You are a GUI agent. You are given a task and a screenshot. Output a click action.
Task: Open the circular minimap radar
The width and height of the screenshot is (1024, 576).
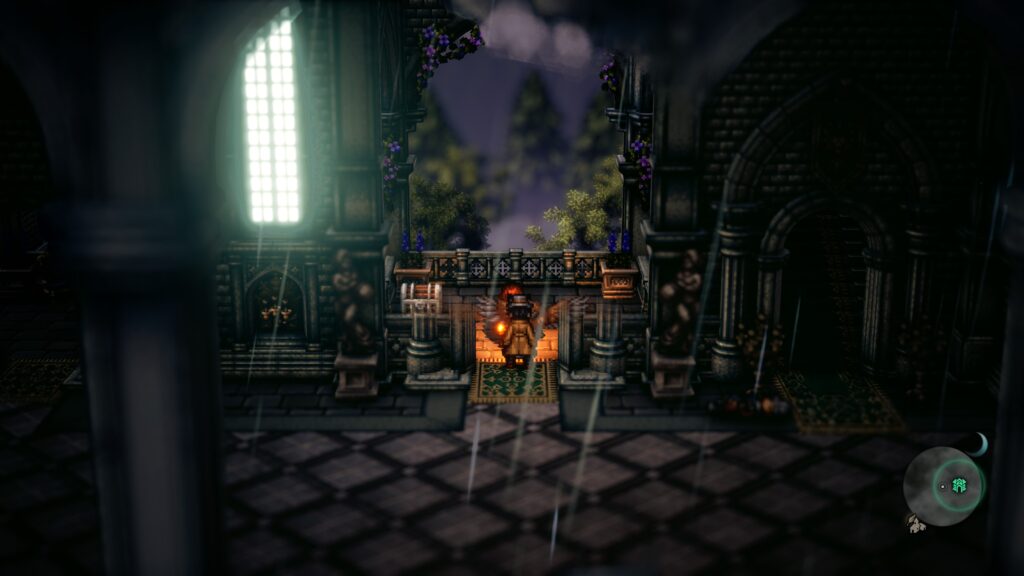[x=942, y=487]
